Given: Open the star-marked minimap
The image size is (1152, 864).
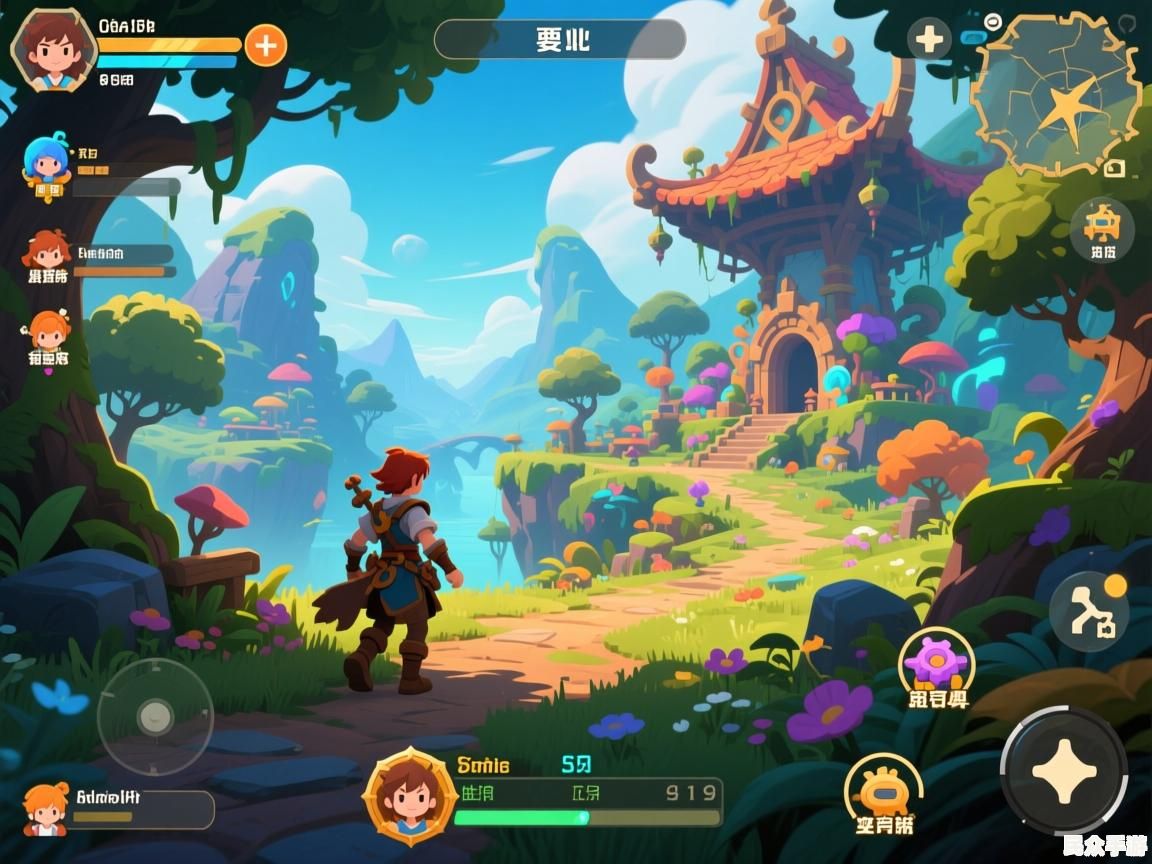Looking at the screenshot, I should [x=1058, y=93].
